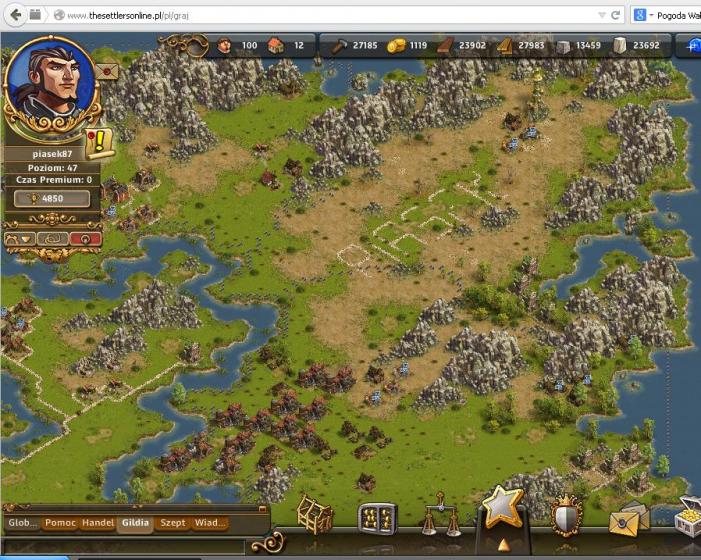The width and height of the screenshot is (701, 560).
Task: Switch to the Wiad... chat tab
Action: point(210,523)
